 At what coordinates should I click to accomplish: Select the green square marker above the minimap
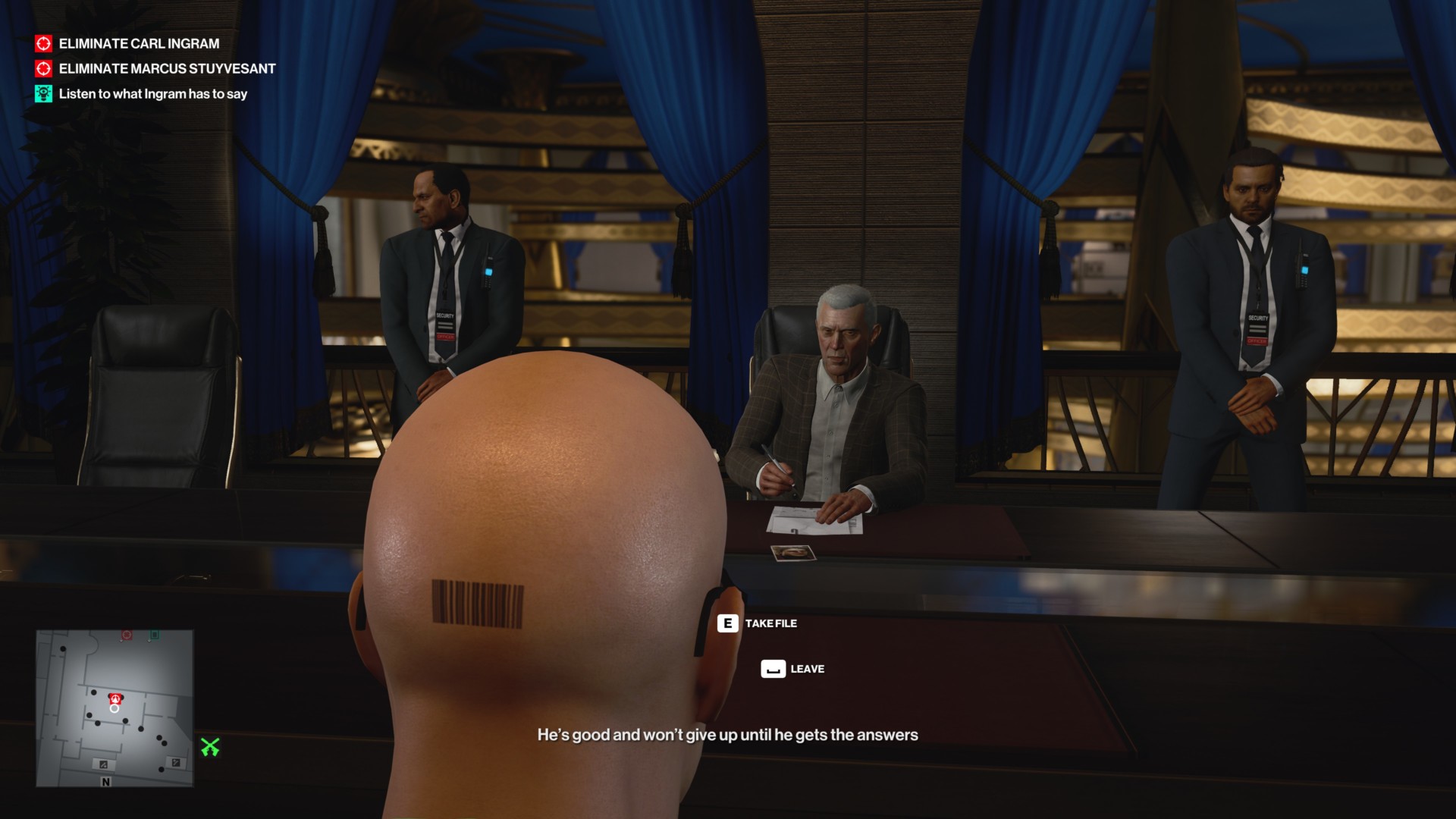tap(155, 635)
